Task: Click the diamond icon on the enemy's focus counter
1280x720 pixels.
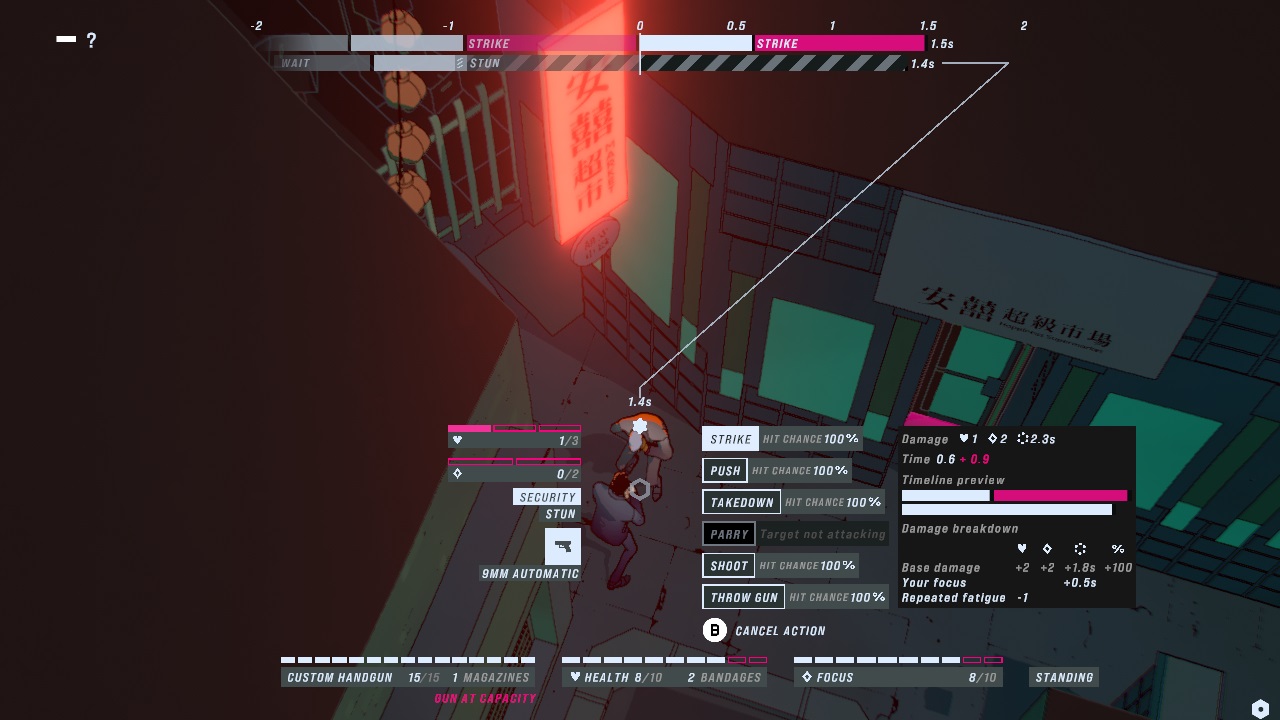Action: (458, 472)
